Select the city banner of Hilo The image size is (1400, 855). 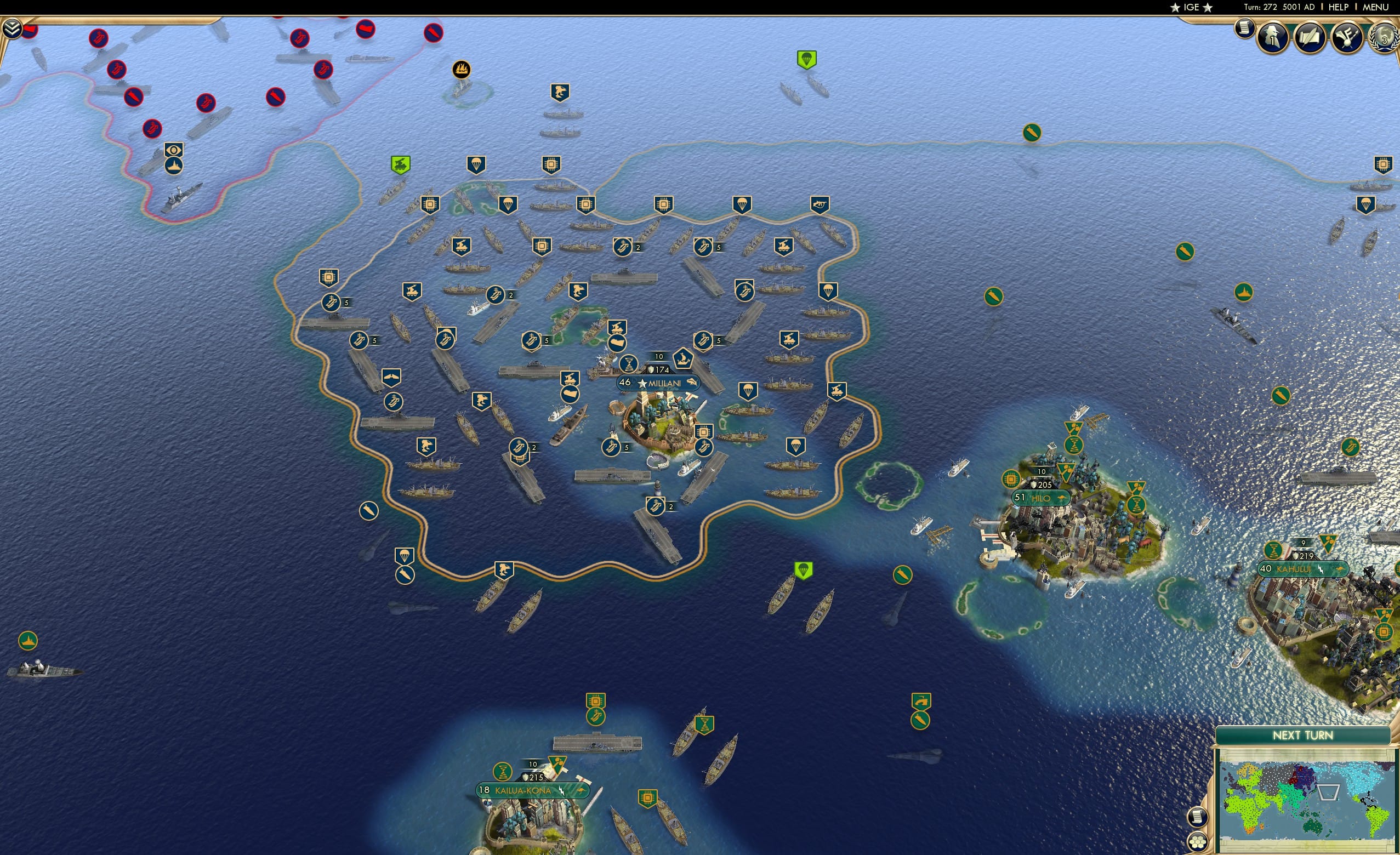[x=1042, y=497]
